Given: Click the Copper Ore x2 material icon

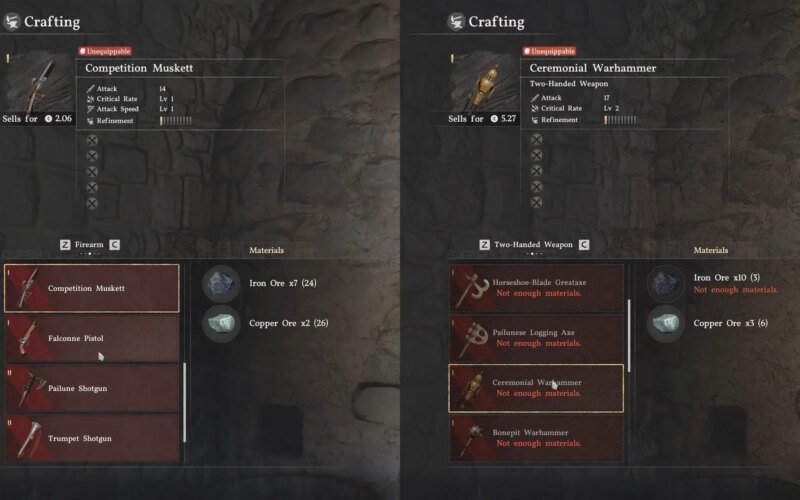Looking at the screenshot, I should coord(221,323).
